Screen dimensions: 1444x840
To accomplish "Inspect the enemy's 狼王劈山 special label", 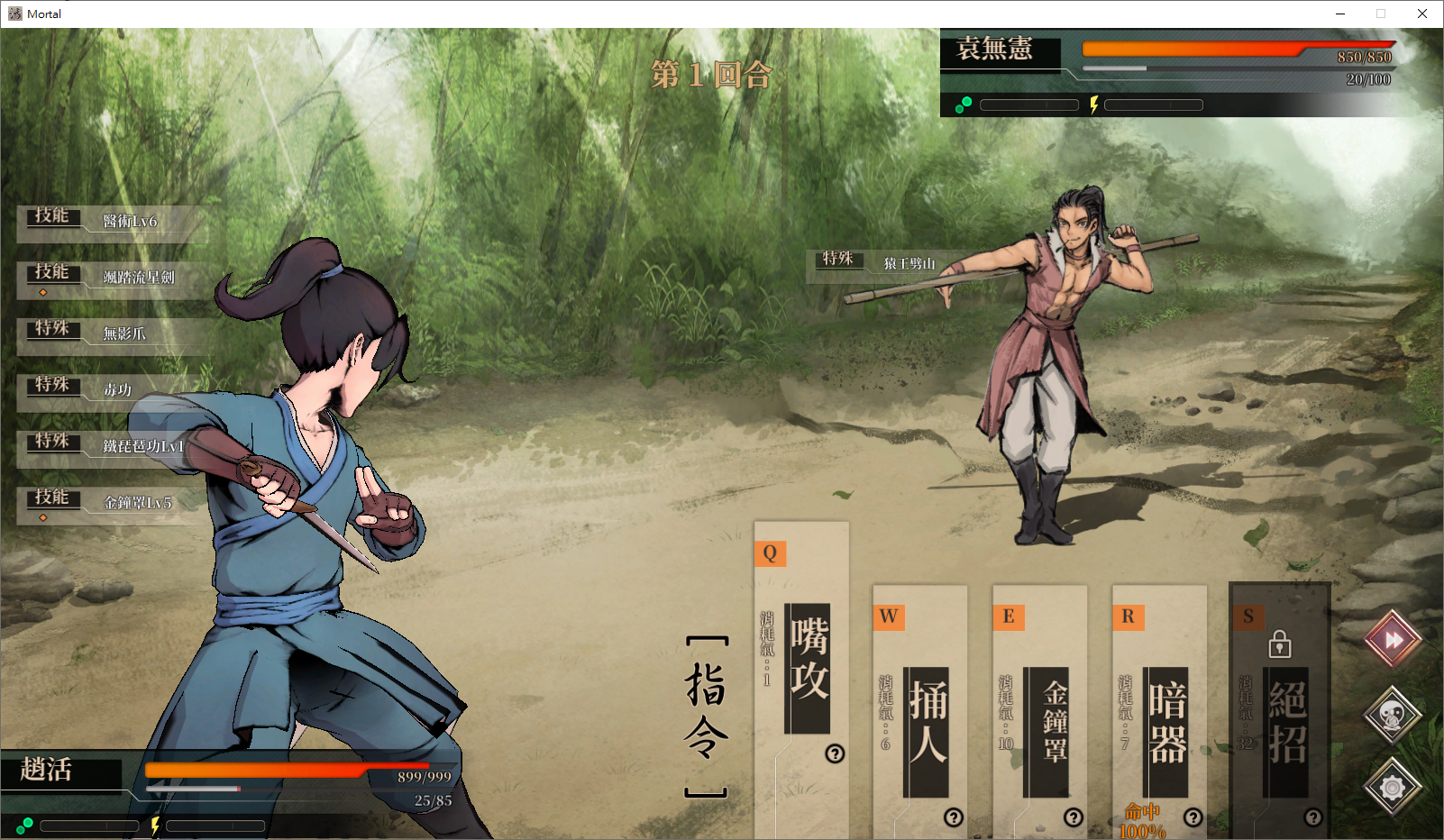I will coord(908,264).
